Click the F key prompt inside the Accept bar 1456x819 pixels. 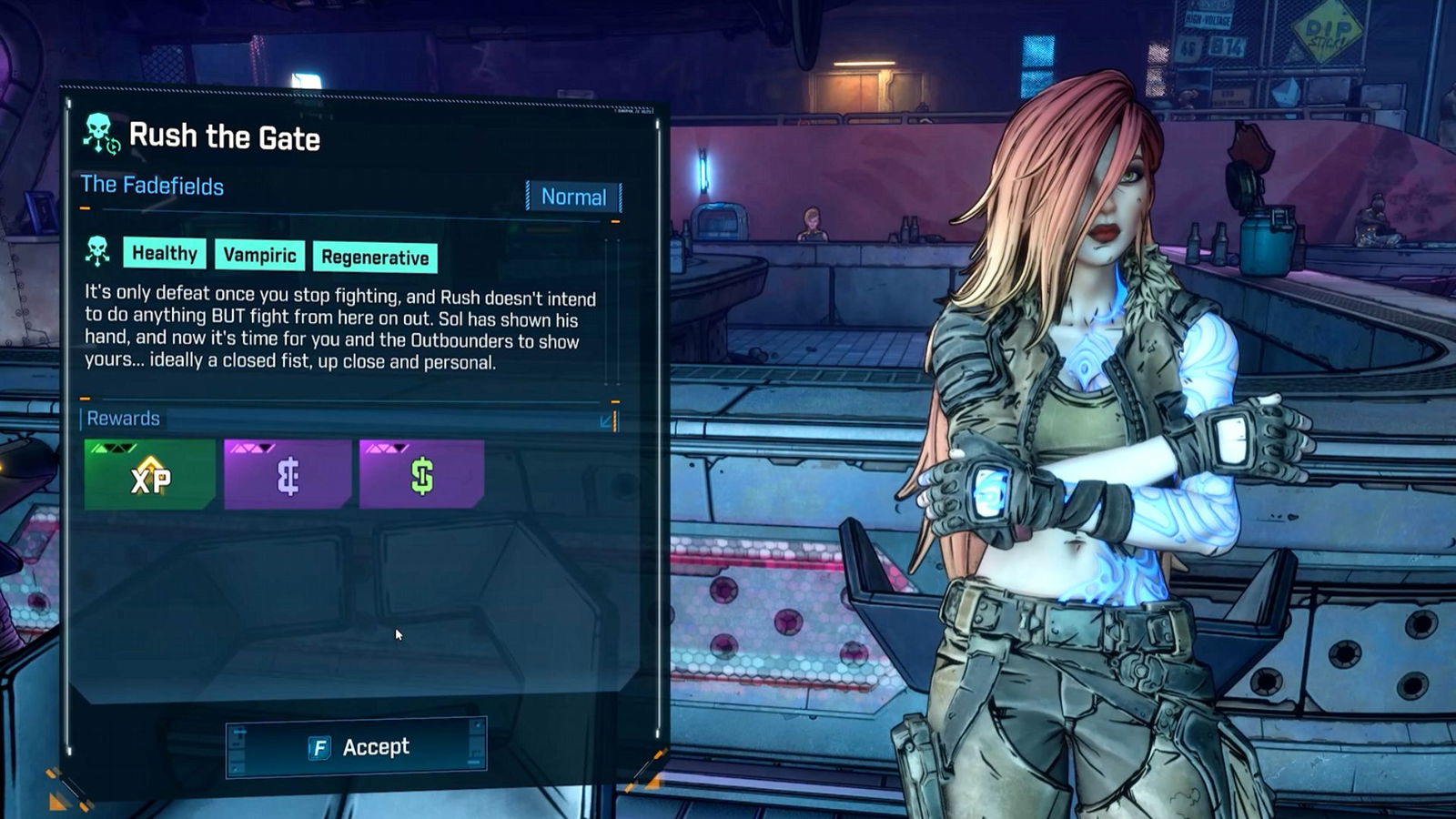(318, 746)
